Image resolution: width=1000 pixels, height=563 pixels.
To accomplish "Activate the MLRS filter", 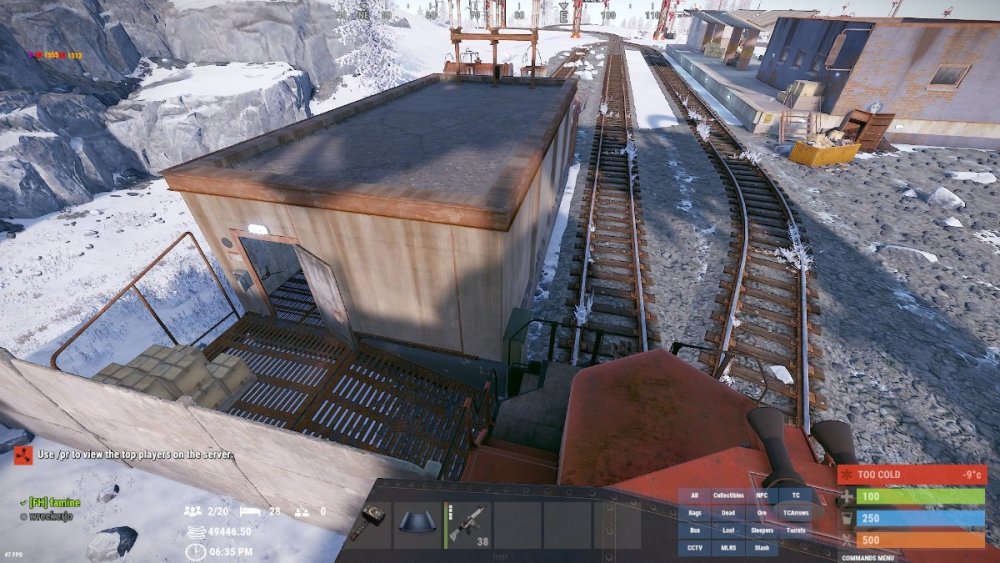I will pyautogui.click(x=728, y=548).
